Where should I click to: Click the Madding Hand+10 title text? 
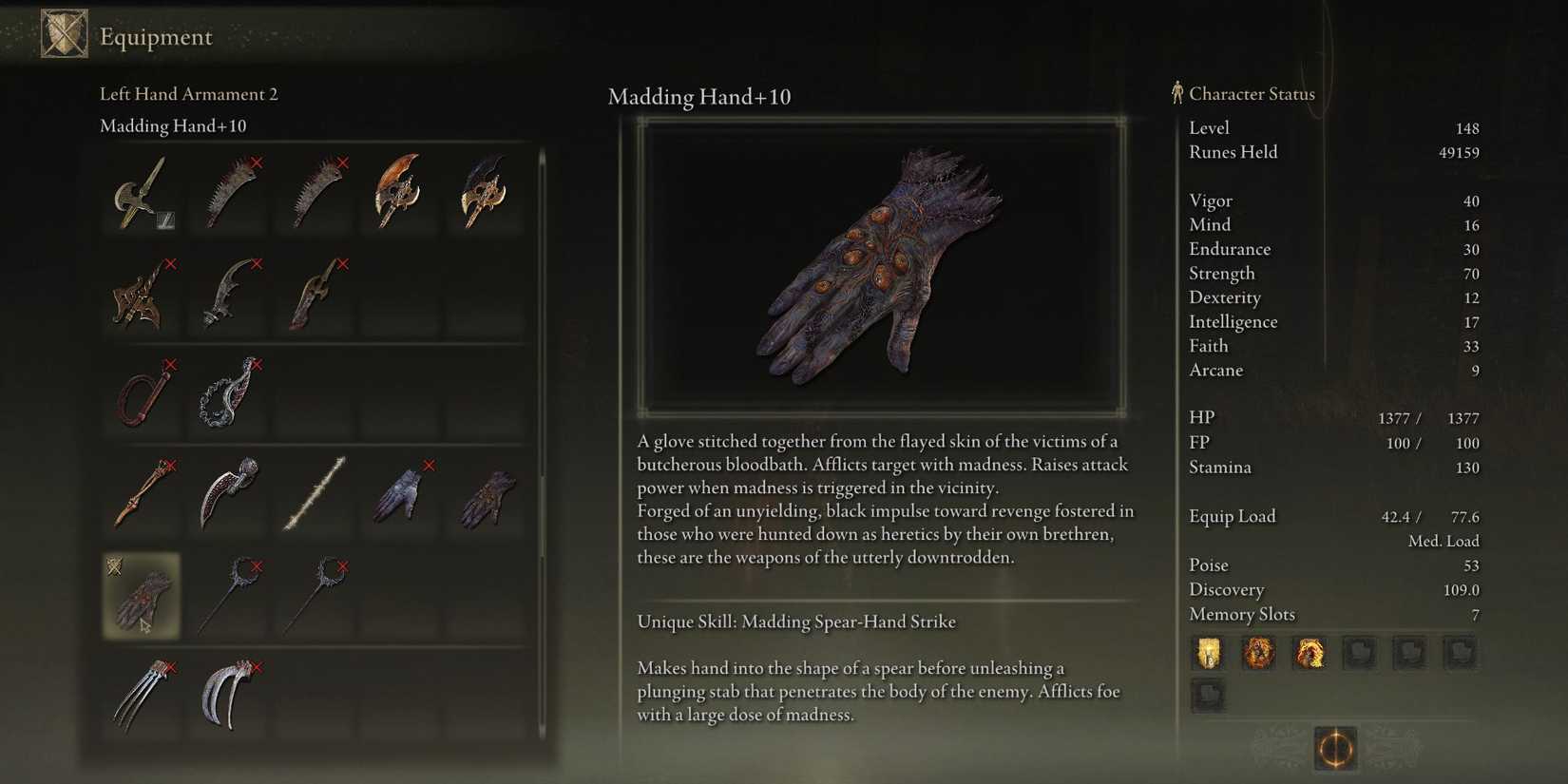pos(700,97)
